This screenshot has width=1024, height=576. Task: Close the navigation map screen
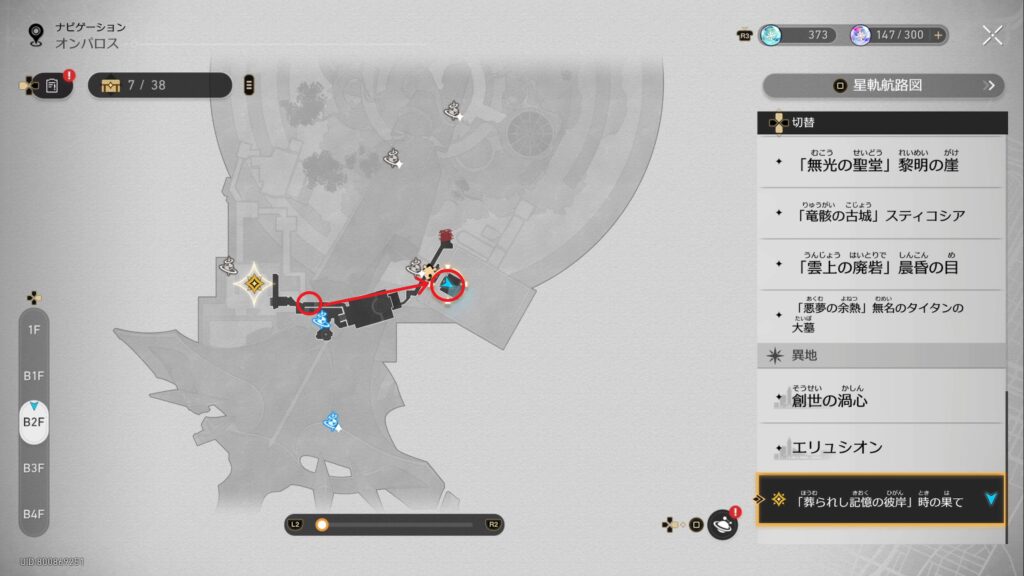[x=992, y=36]
